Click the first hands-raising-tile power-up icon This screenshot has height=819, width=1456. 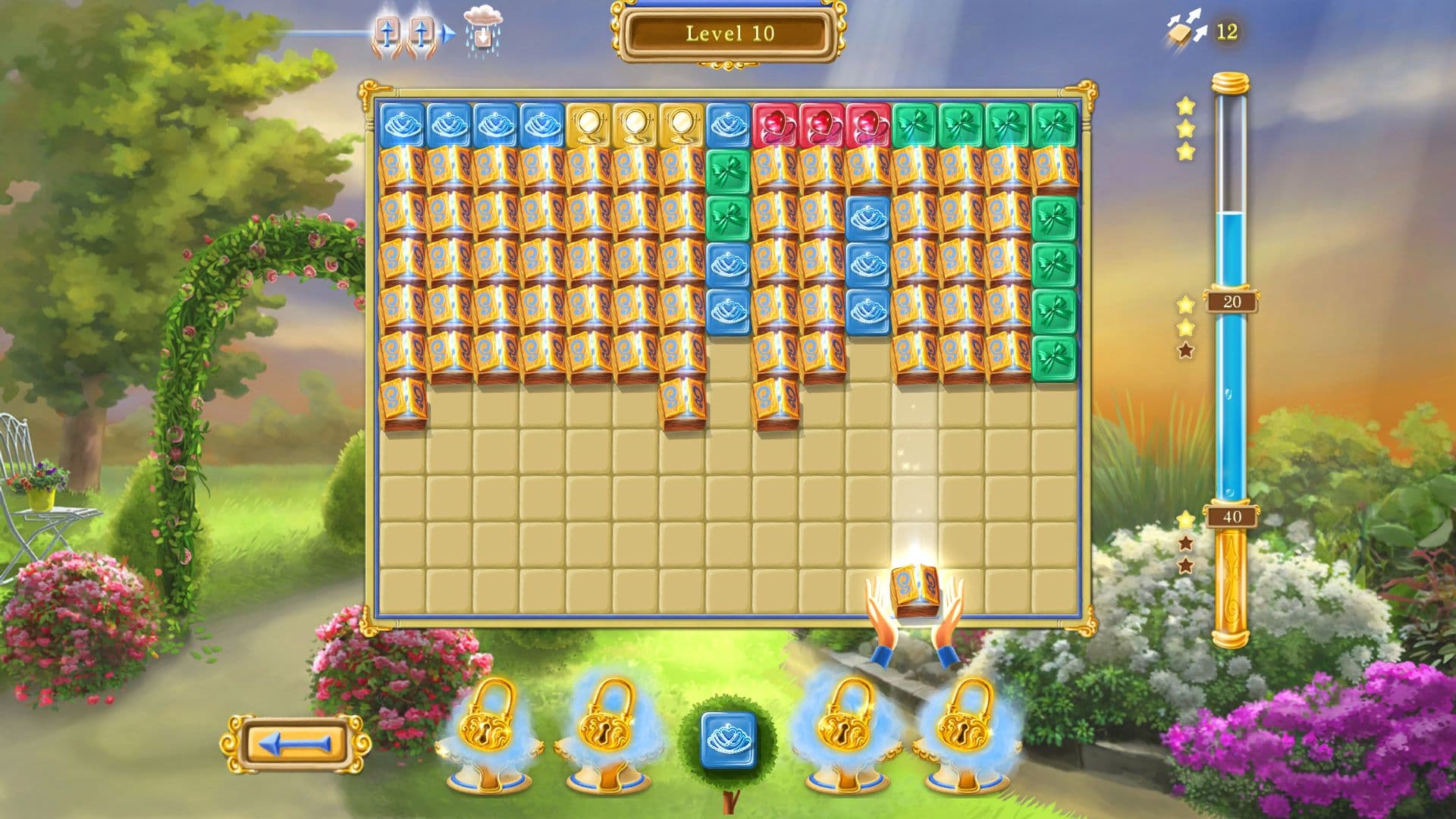(388, 32)
